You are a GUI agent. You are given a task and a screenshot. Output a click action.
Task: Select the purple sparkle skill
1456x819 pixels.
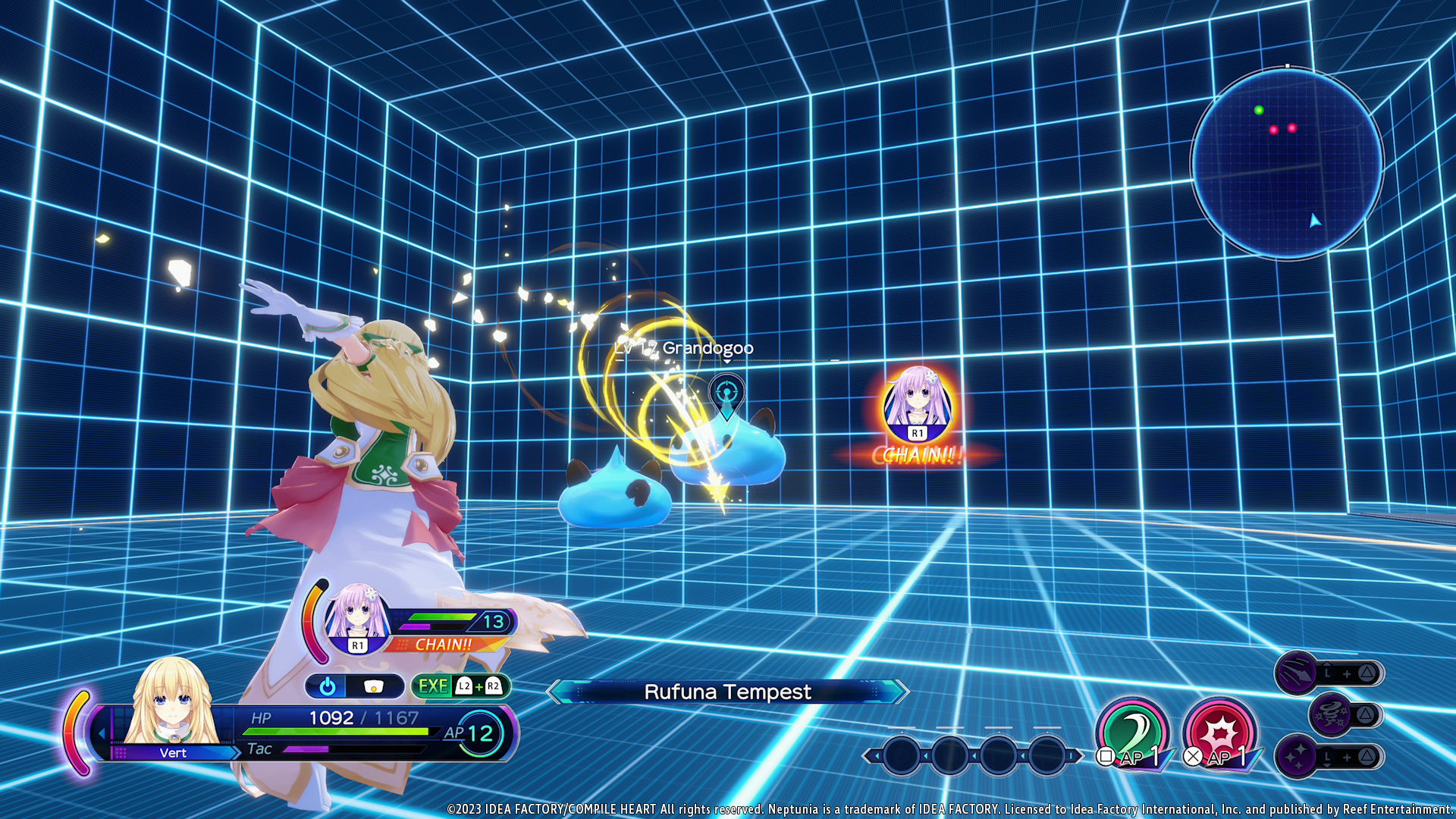point(1297,756)
